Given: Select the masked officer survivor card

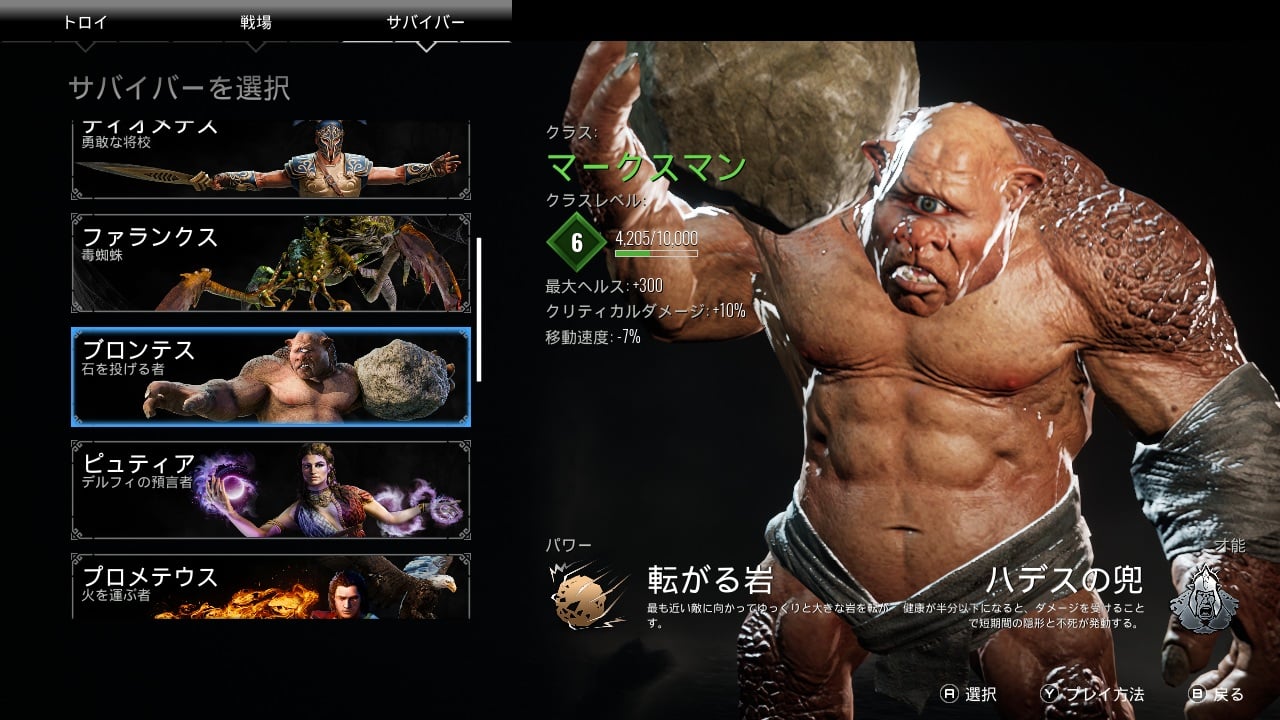Looking at the screenshot, I should click(270, 160).
